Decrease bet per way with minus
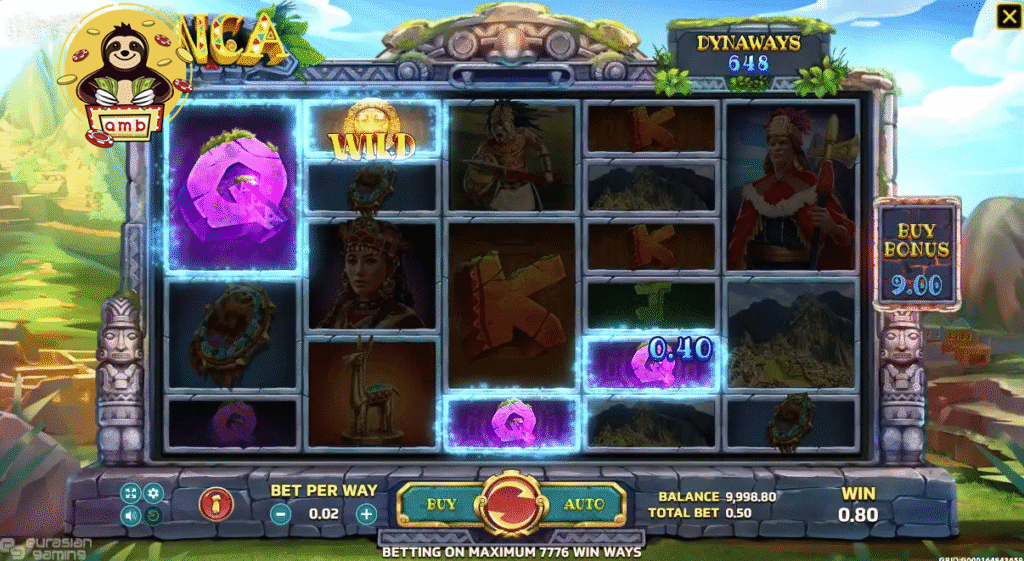Image resolution: width=1024 pixels, height=561 pixels. point(281,514)
